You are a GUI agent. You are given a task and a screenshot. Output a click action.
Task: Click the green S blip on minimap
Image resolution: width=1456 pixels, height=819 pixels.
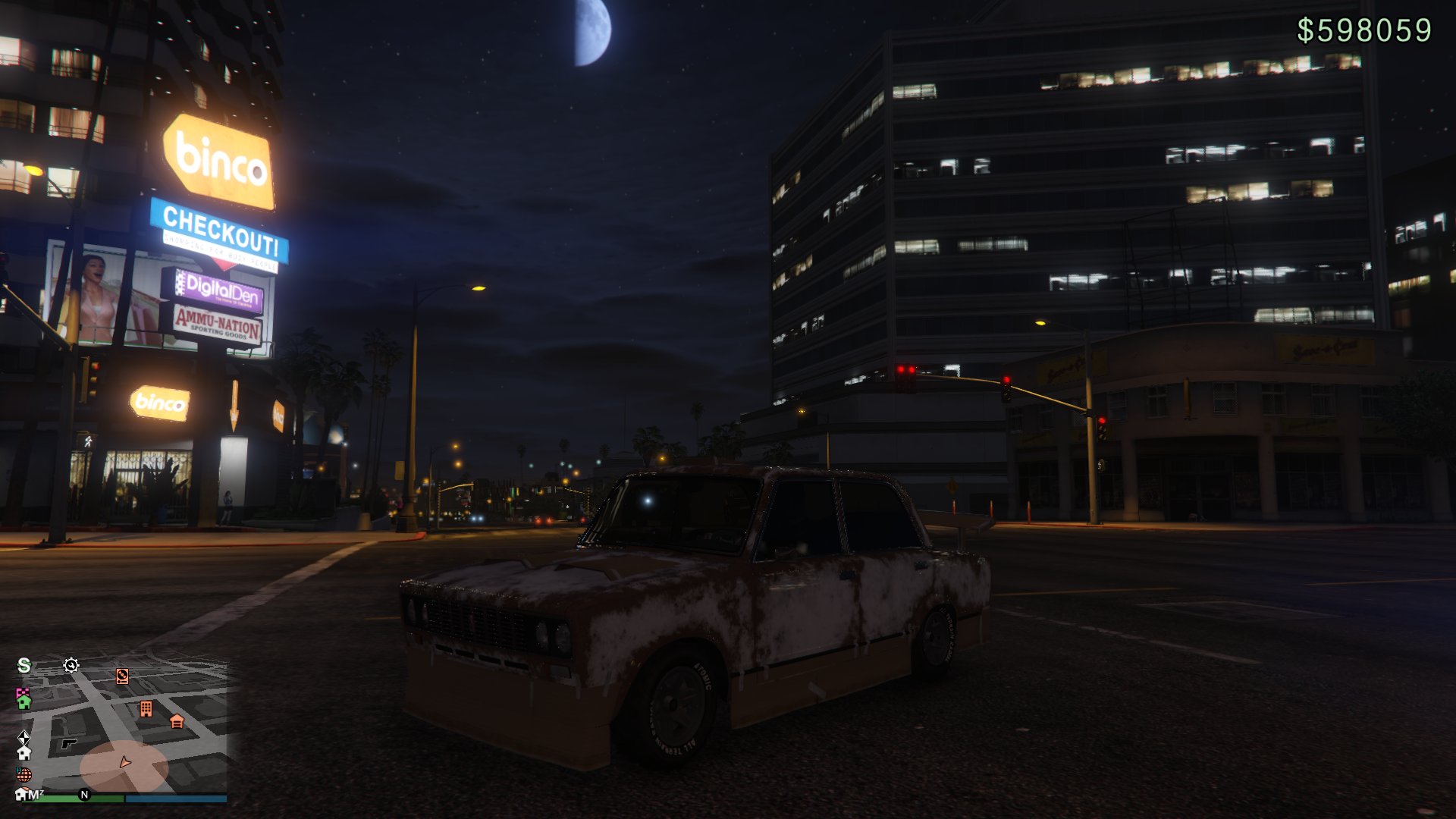[x=24, y=665]
